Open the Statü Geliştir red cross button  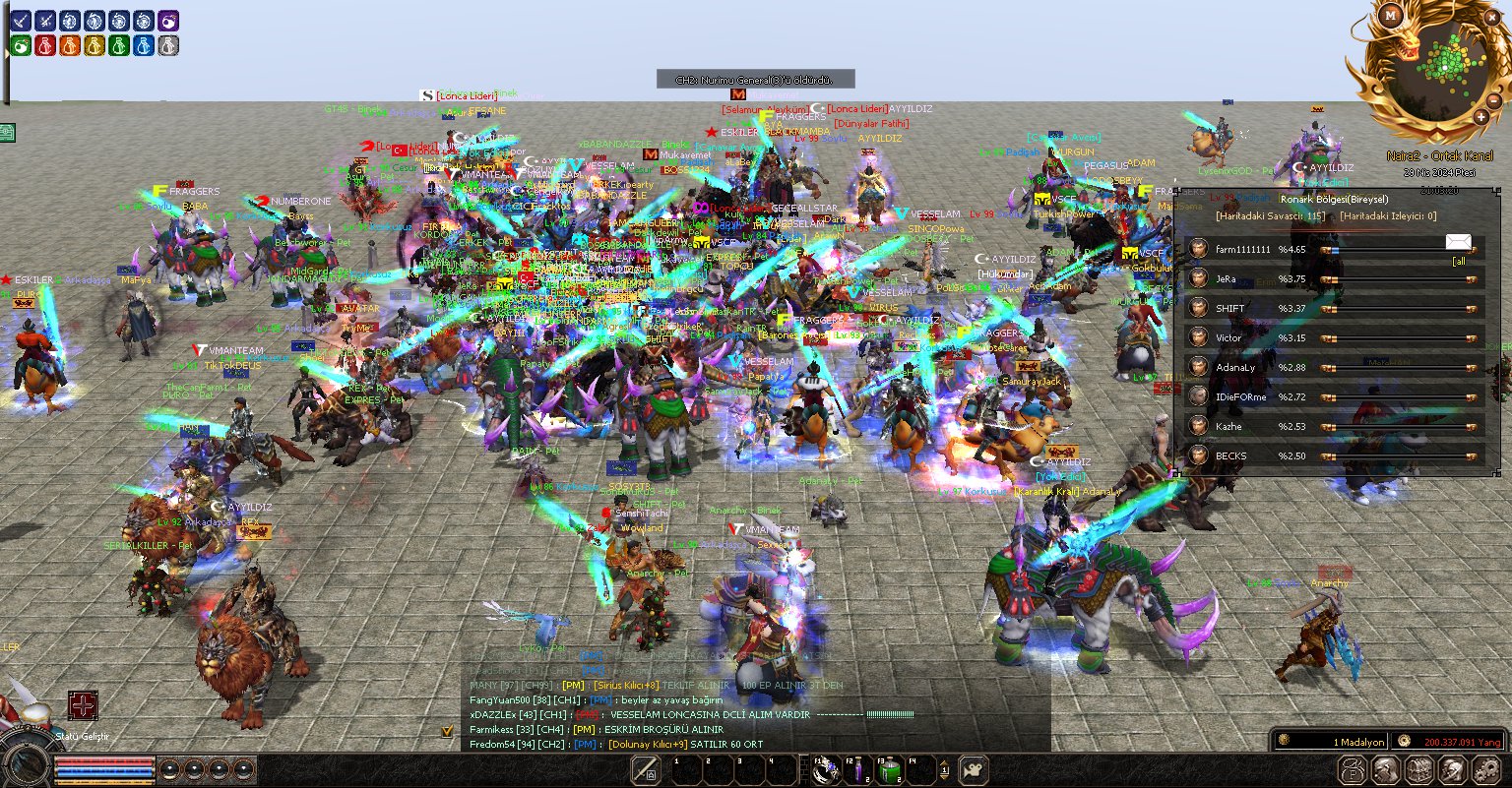click(x=83, y=705)
